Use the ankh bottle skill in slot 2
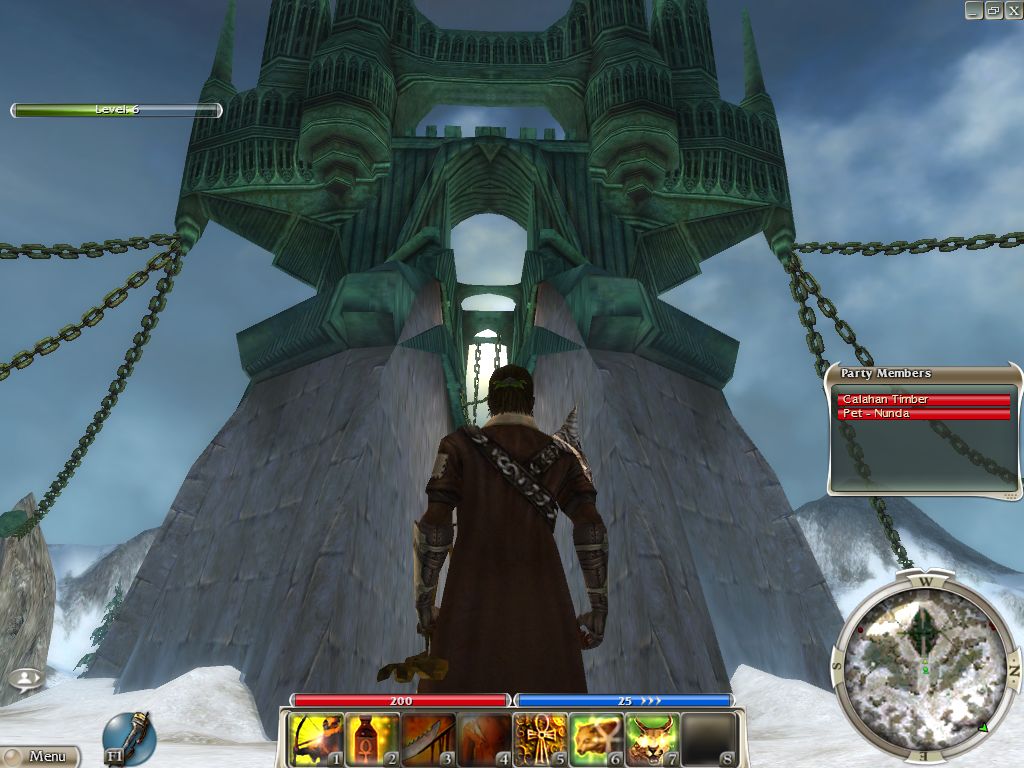 [x=371, y=740]
